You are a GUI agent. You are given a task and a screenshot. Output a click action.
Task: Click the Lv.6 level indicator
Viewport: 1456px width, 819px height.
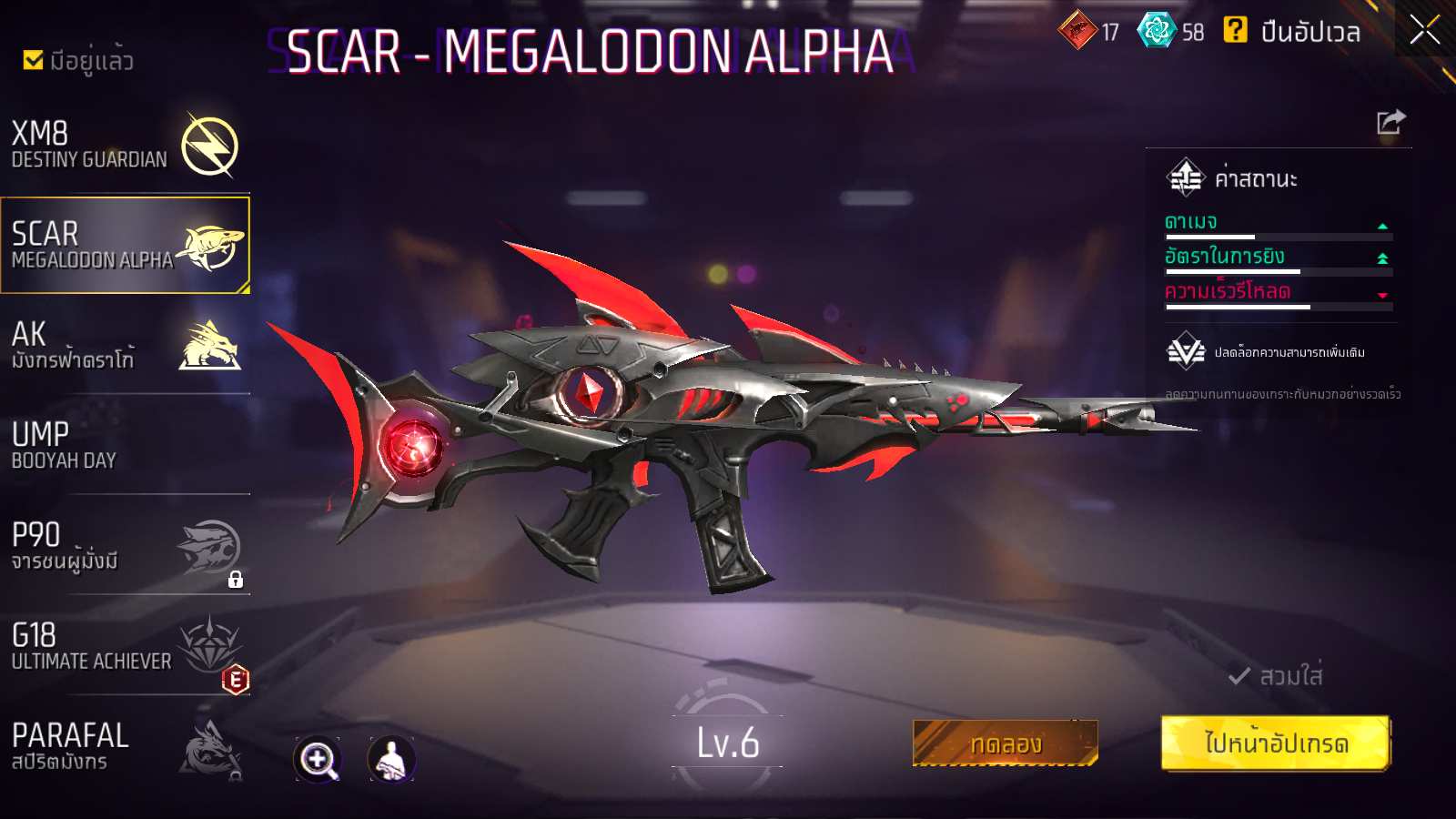click(727, 743)
